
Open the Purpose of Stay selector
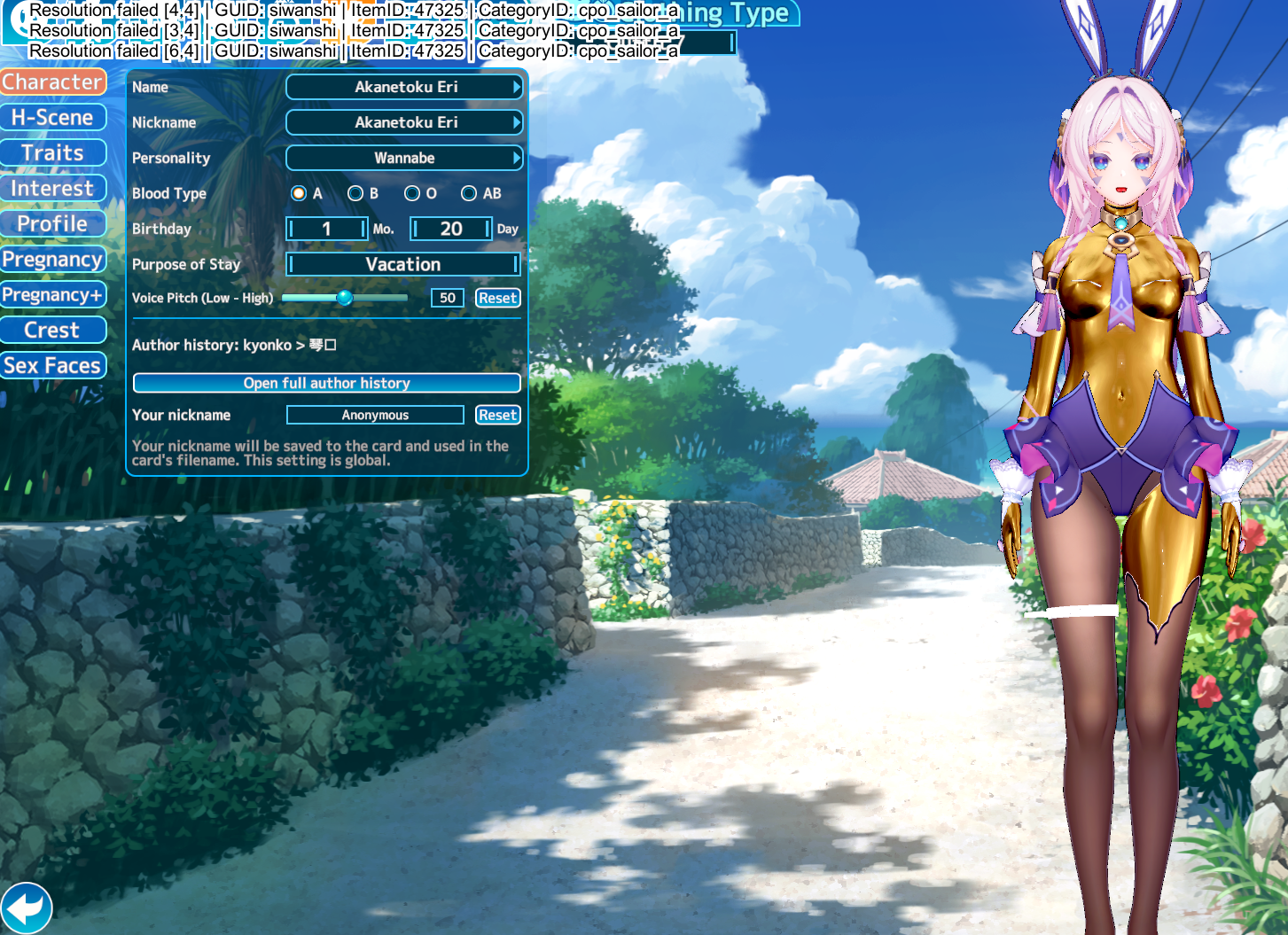click(x=402, y=264)
